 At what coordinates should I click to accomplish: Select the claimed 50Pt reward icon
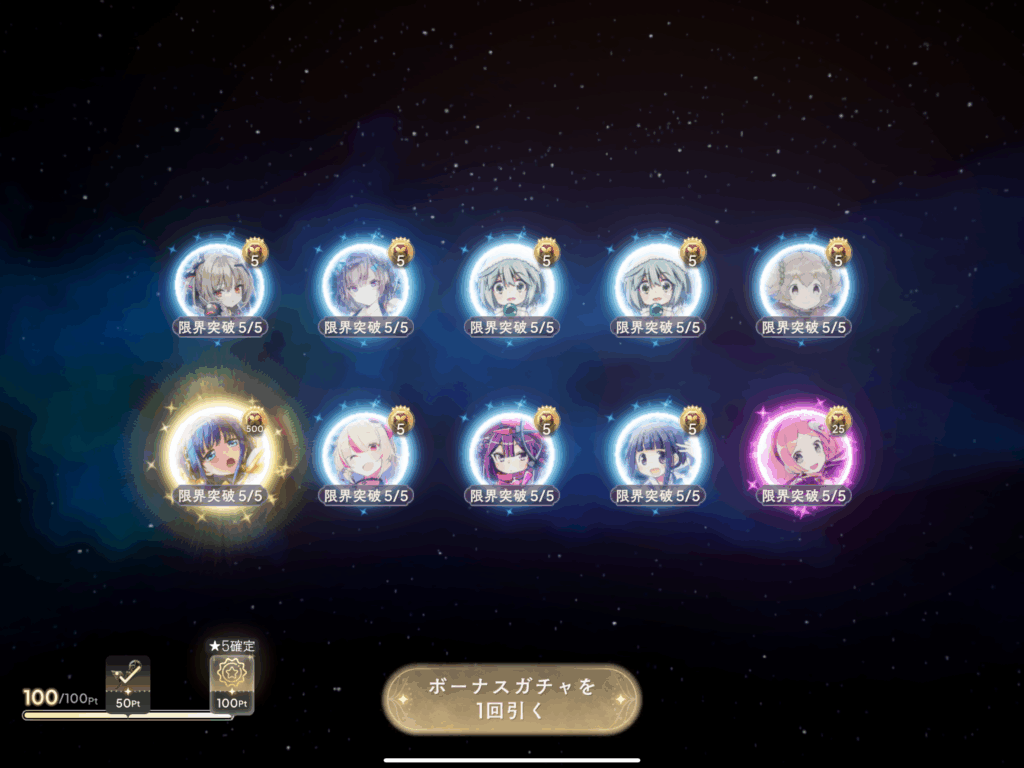pyautogui.click(x=128, y=682)
